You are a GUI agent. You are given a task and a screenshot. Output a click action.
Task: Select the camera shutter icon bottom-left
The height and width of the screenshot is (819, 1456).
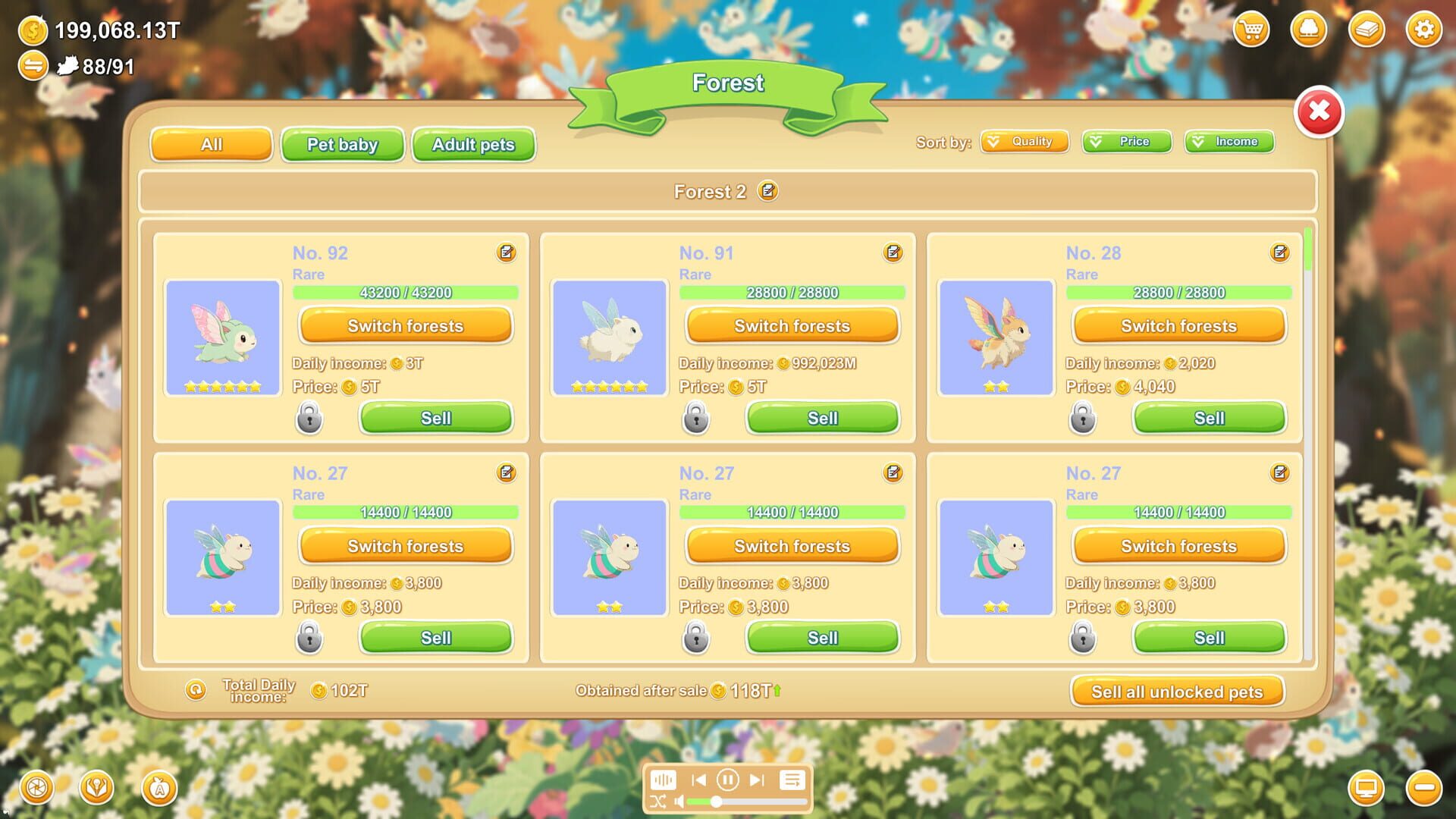(x=36, y=788)
